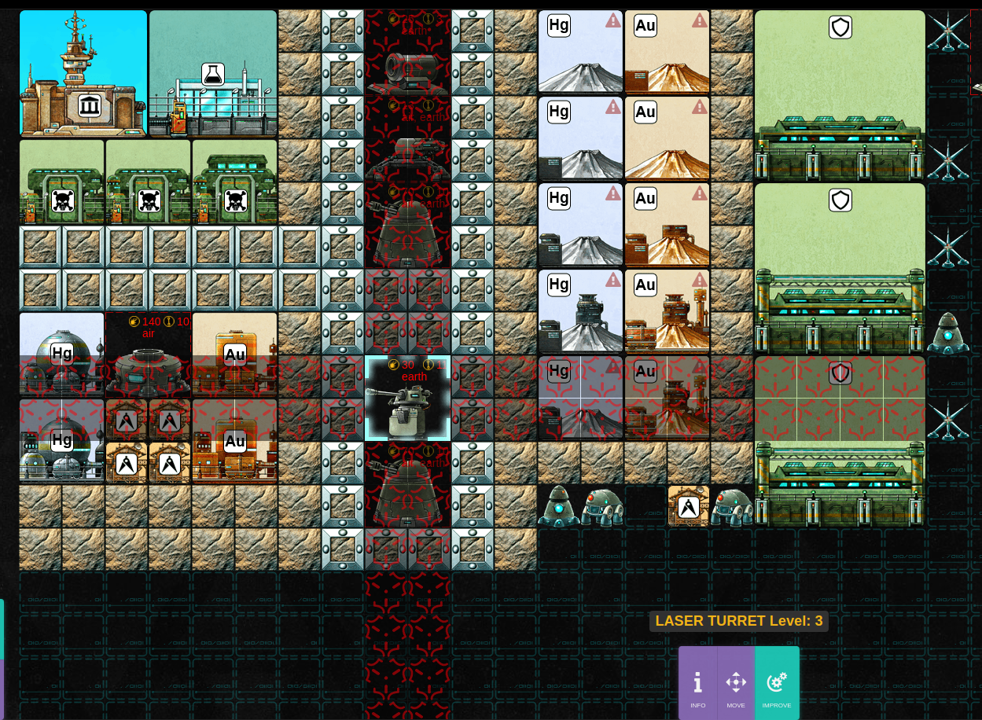Choose the Move button for the turret
Image resolution: width=982 pixels, height=720 pixels.
point(736,685)
